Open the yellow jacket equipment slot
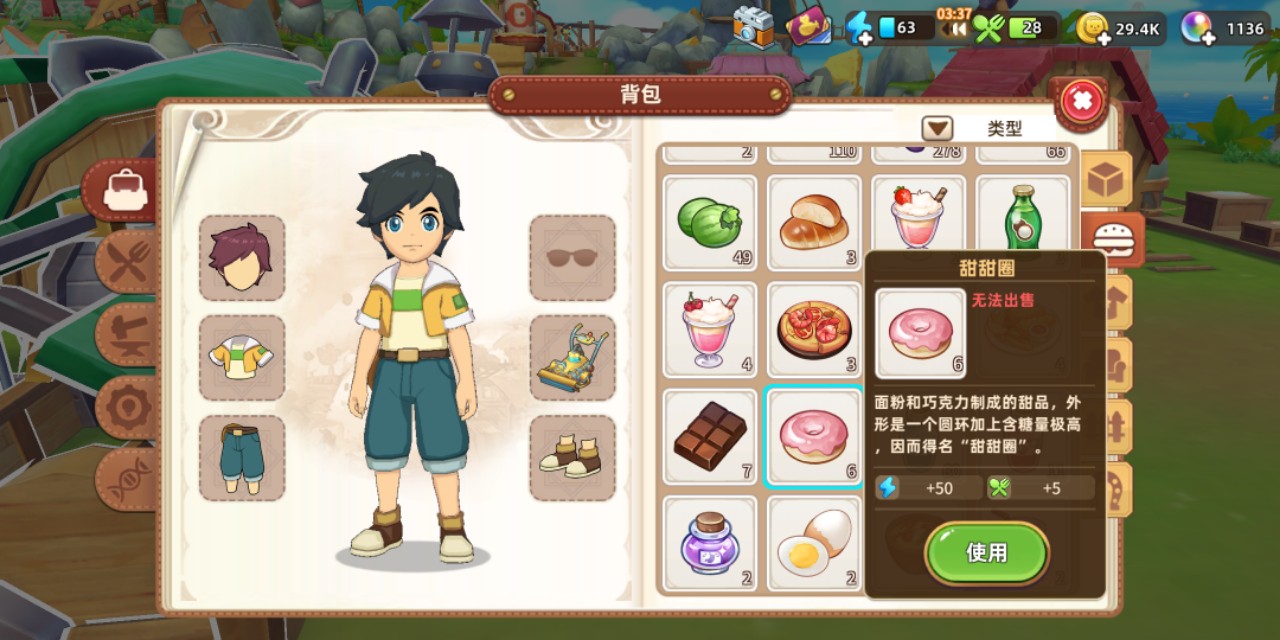 [x=242, y=357]
